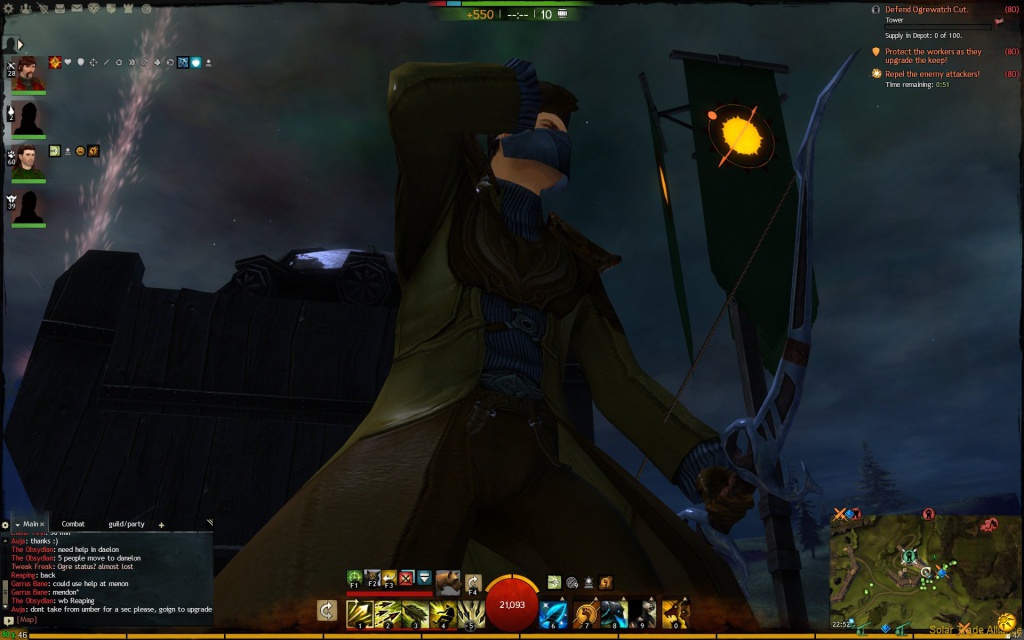Switch to the Combat chat tab
Screen dimensions: 1024x640
tap(73, 524)
